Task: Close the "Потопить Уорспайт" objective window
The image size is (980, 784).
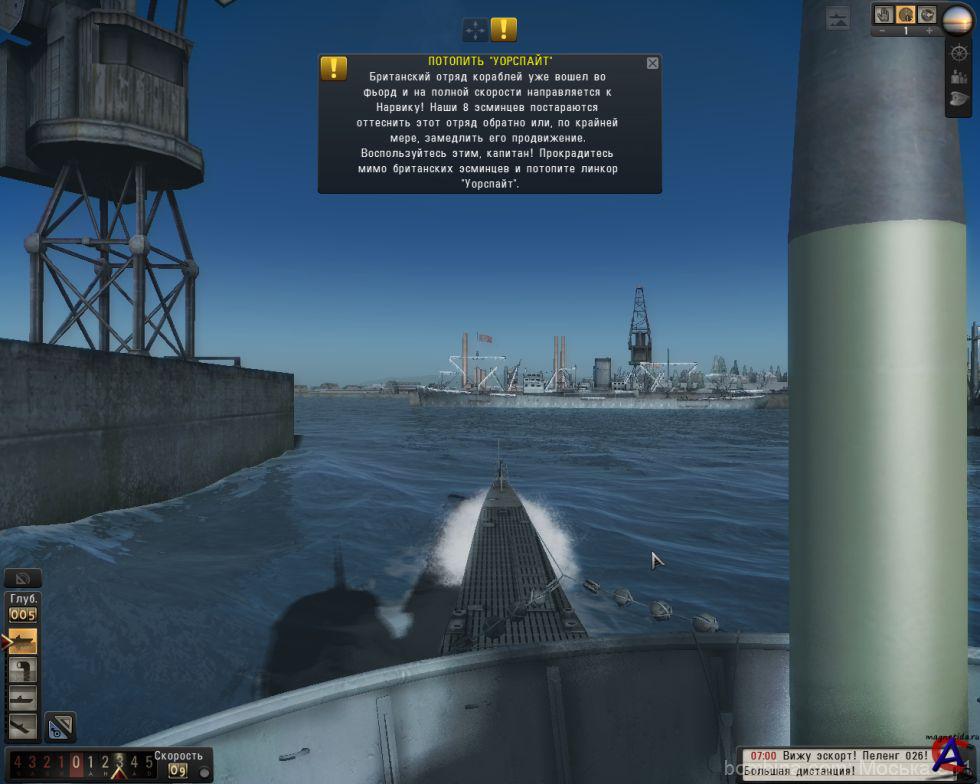Action: pyautogui.click(x=653, y=63)
